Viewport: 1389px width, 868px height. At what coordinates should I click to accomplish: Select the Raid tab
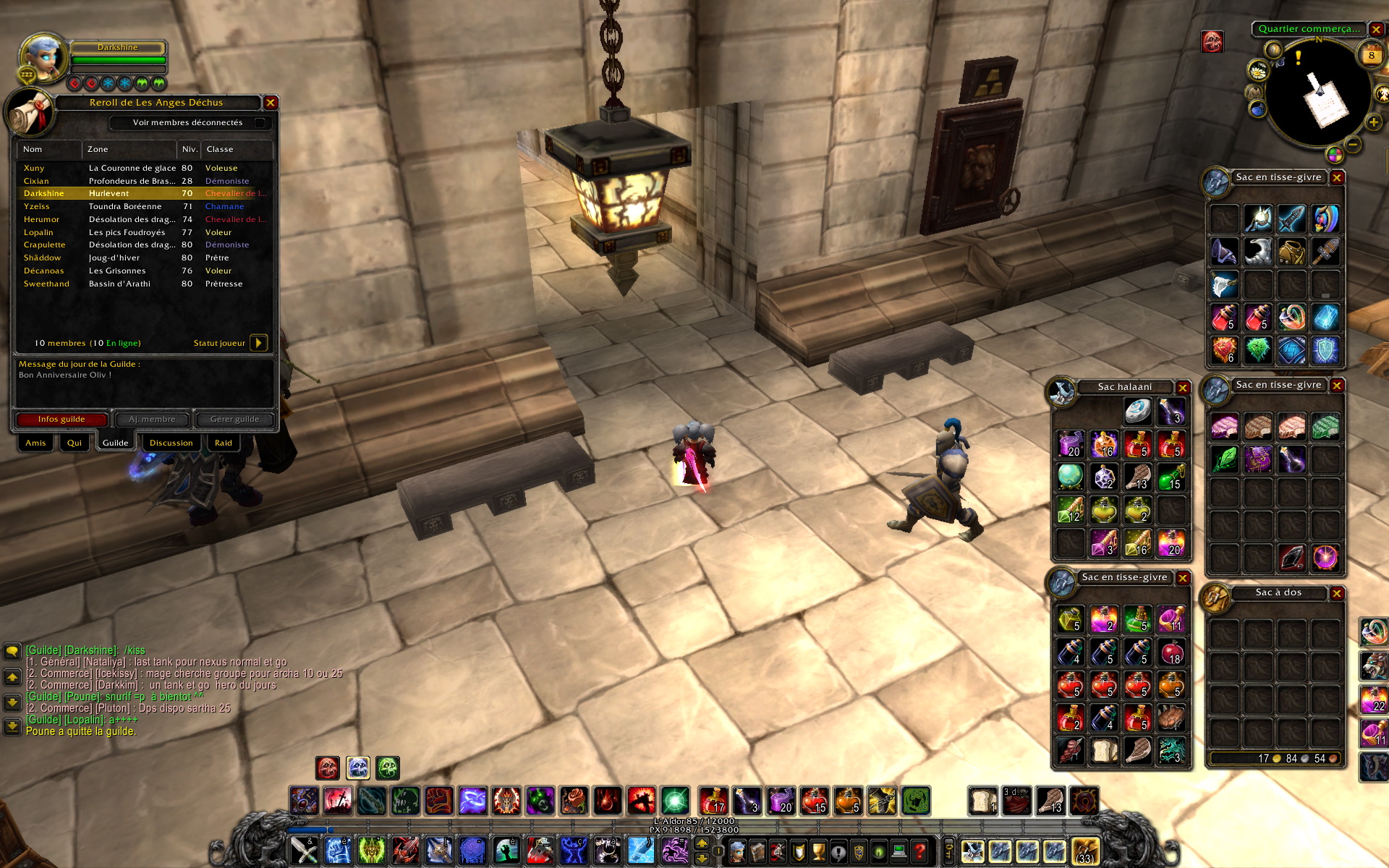pos(224,443)
